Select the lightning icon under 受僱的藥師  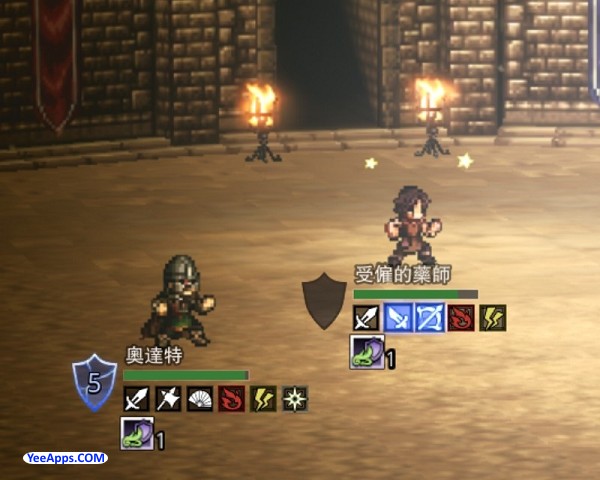[493, 318]
